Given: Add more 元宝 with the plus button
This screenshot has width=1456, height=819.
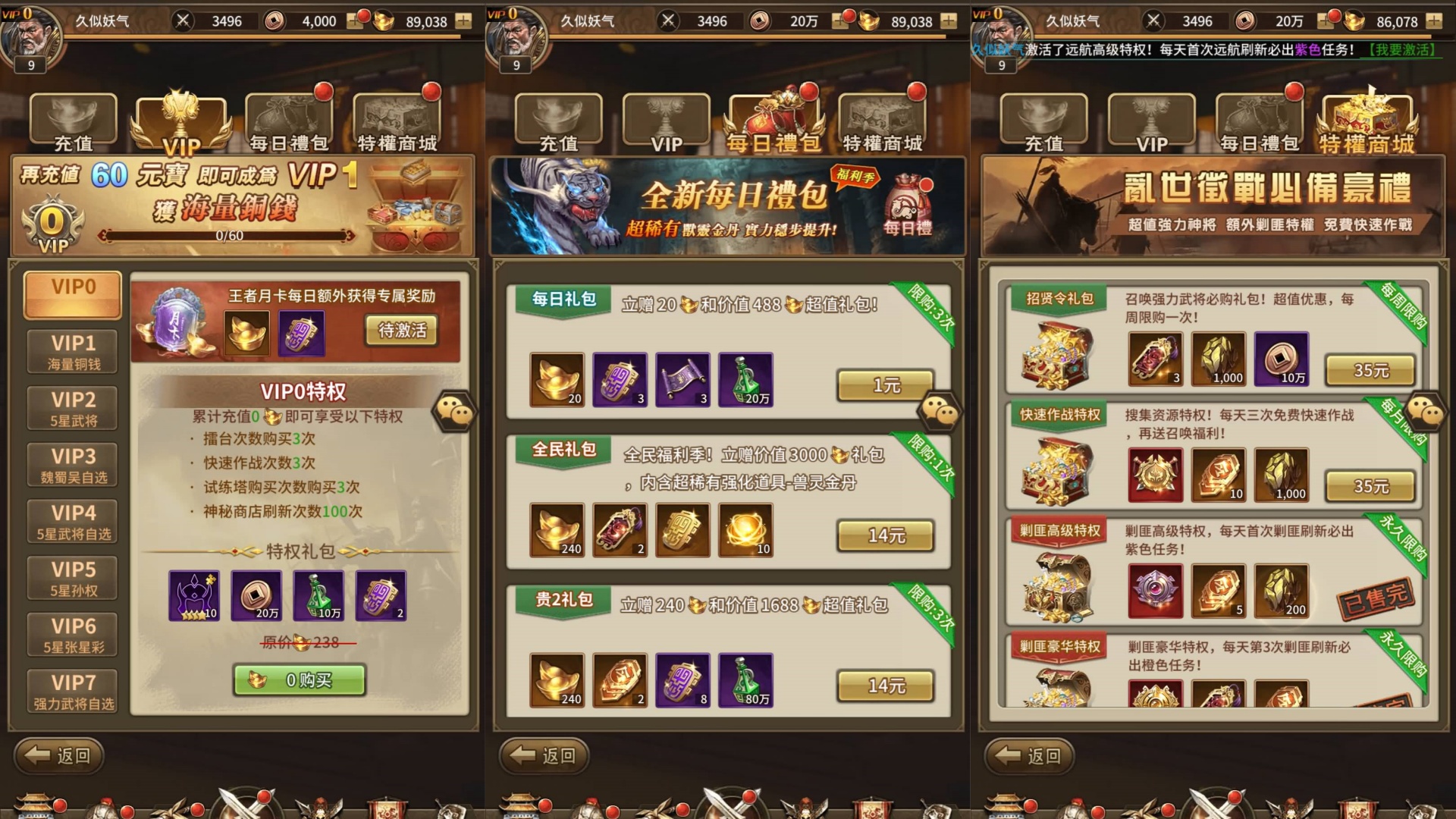Looking at the screenshot, I should (x=462, y=21).
